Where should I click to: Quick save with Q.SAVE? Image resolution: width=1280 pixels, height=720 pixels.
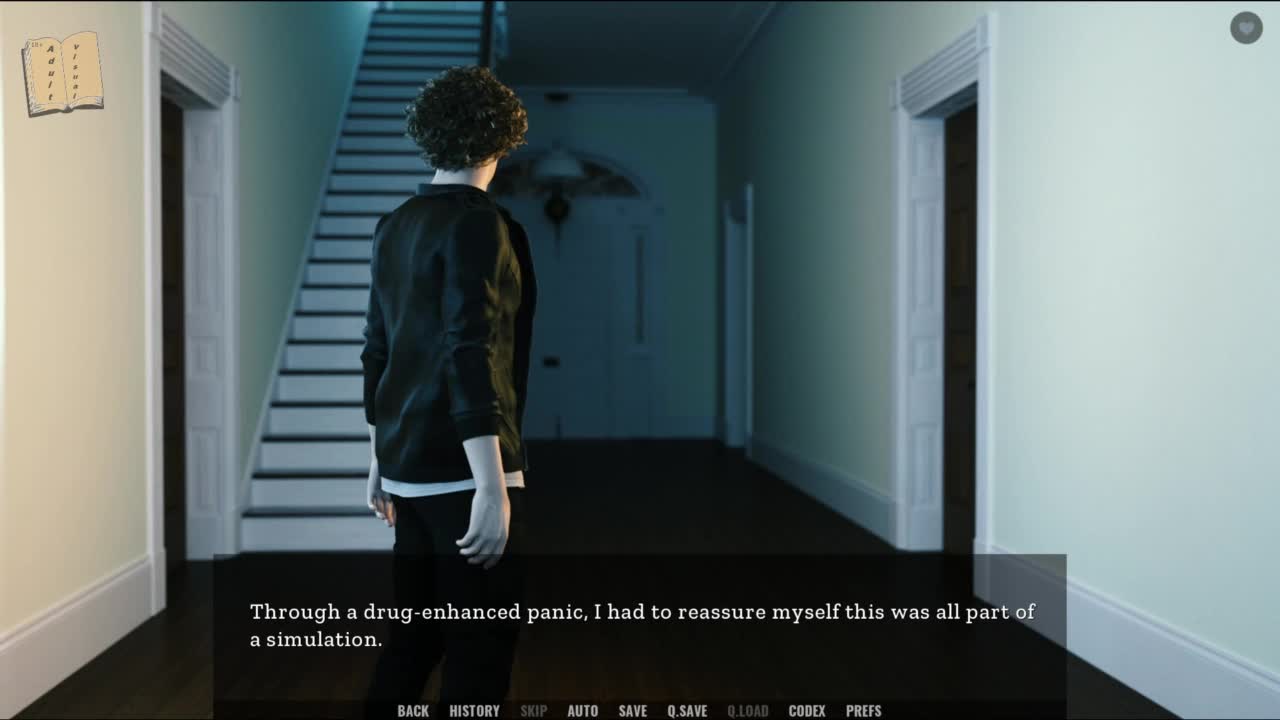[x=687, y=711]
